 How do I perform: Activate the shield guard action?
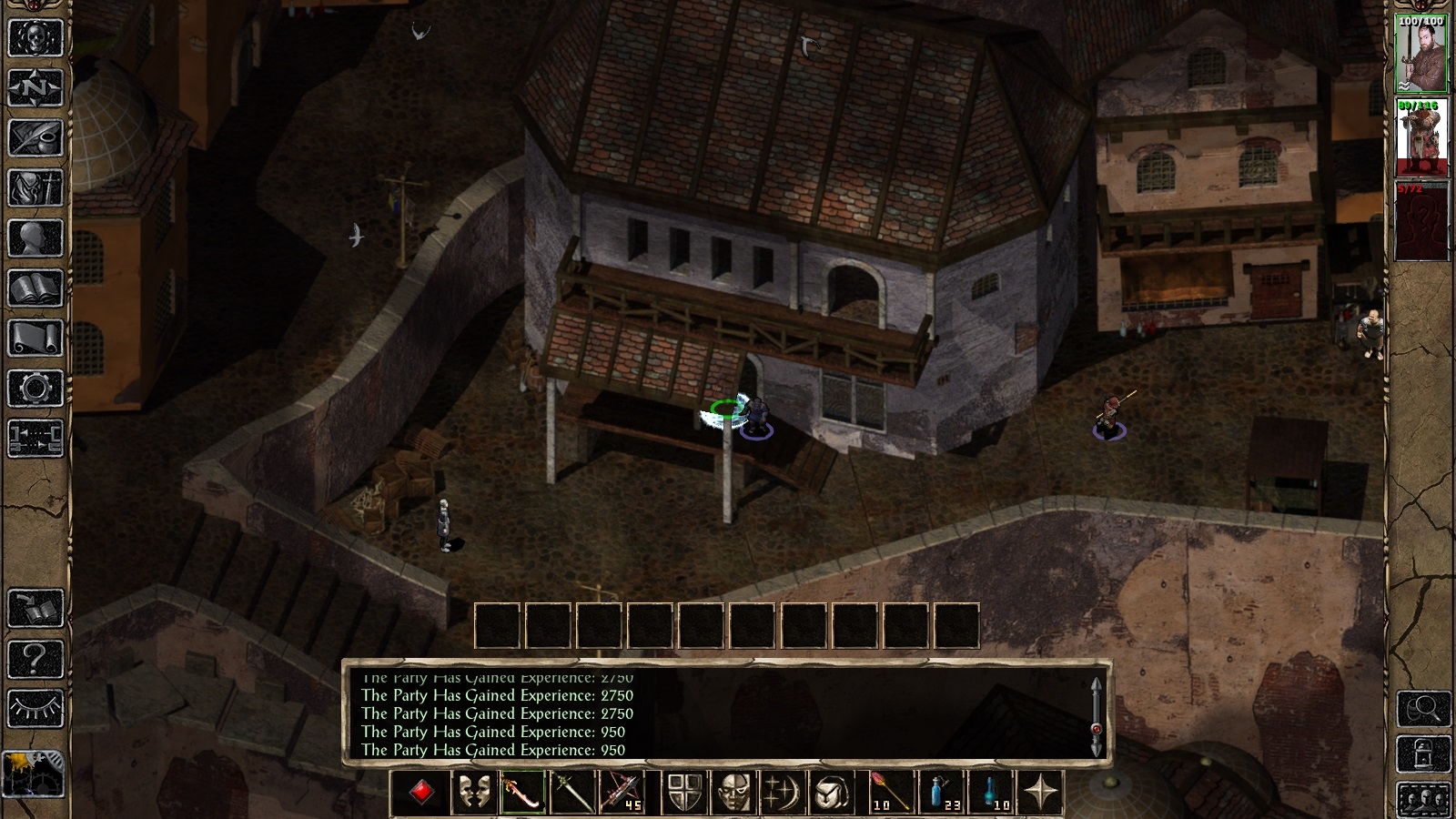685,792
